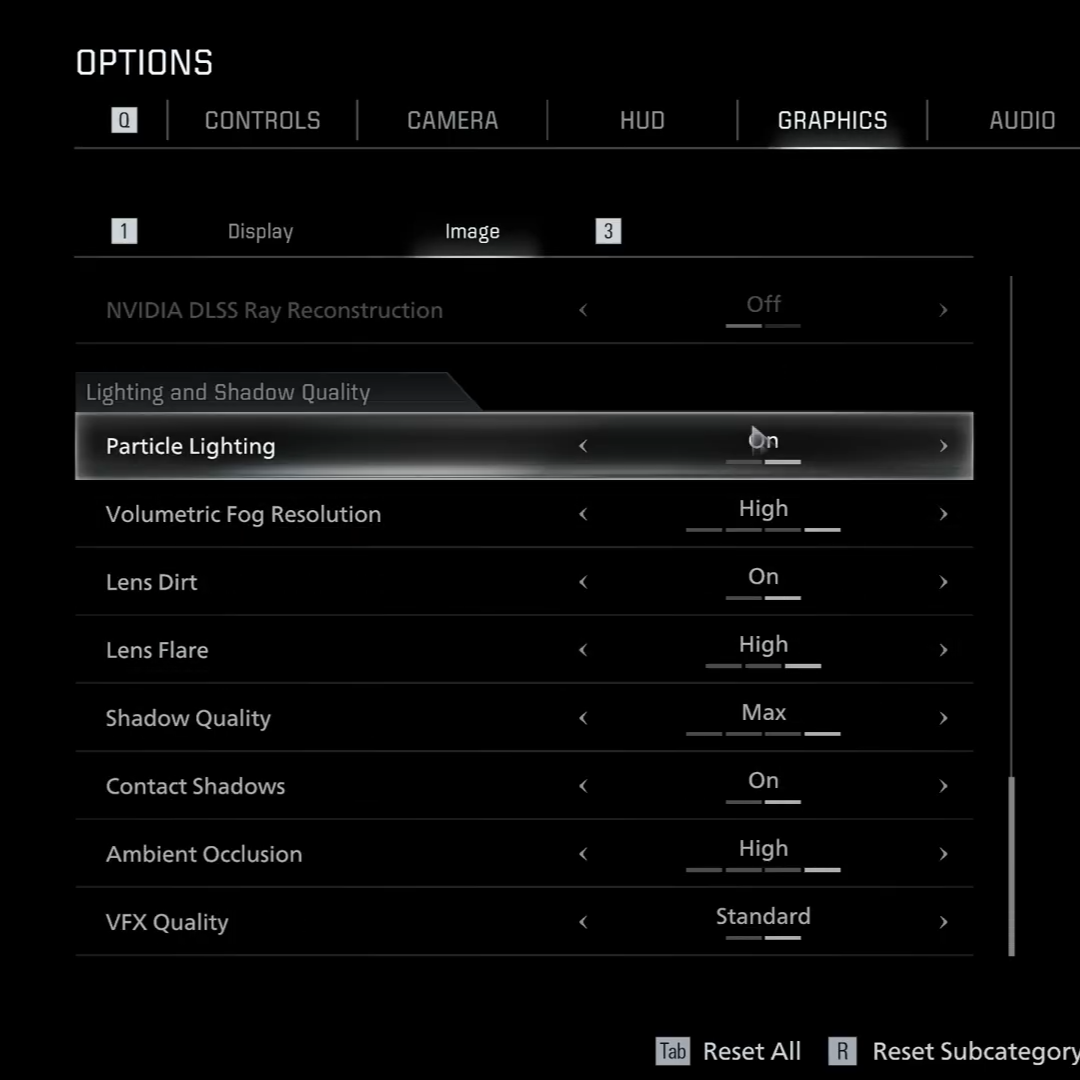1080x1080 pixels.
Task: Show the Display subcategory
Action: (260, 232)
